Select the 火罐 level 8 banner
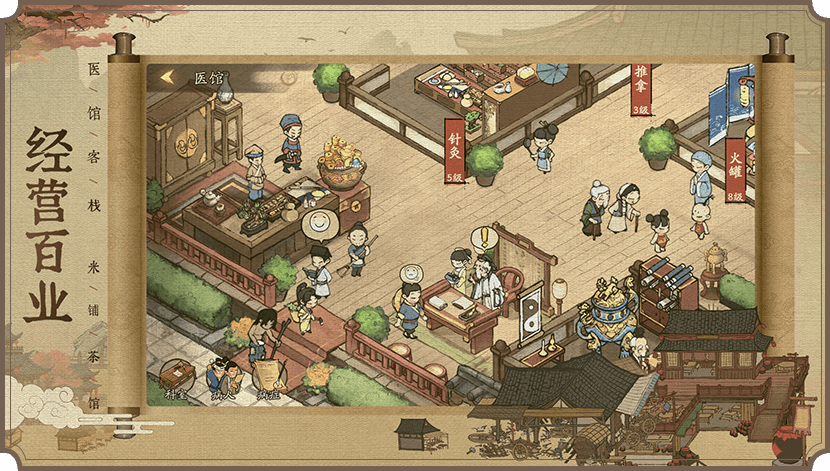Screen dimensions: 830x471 coord(735,171)
